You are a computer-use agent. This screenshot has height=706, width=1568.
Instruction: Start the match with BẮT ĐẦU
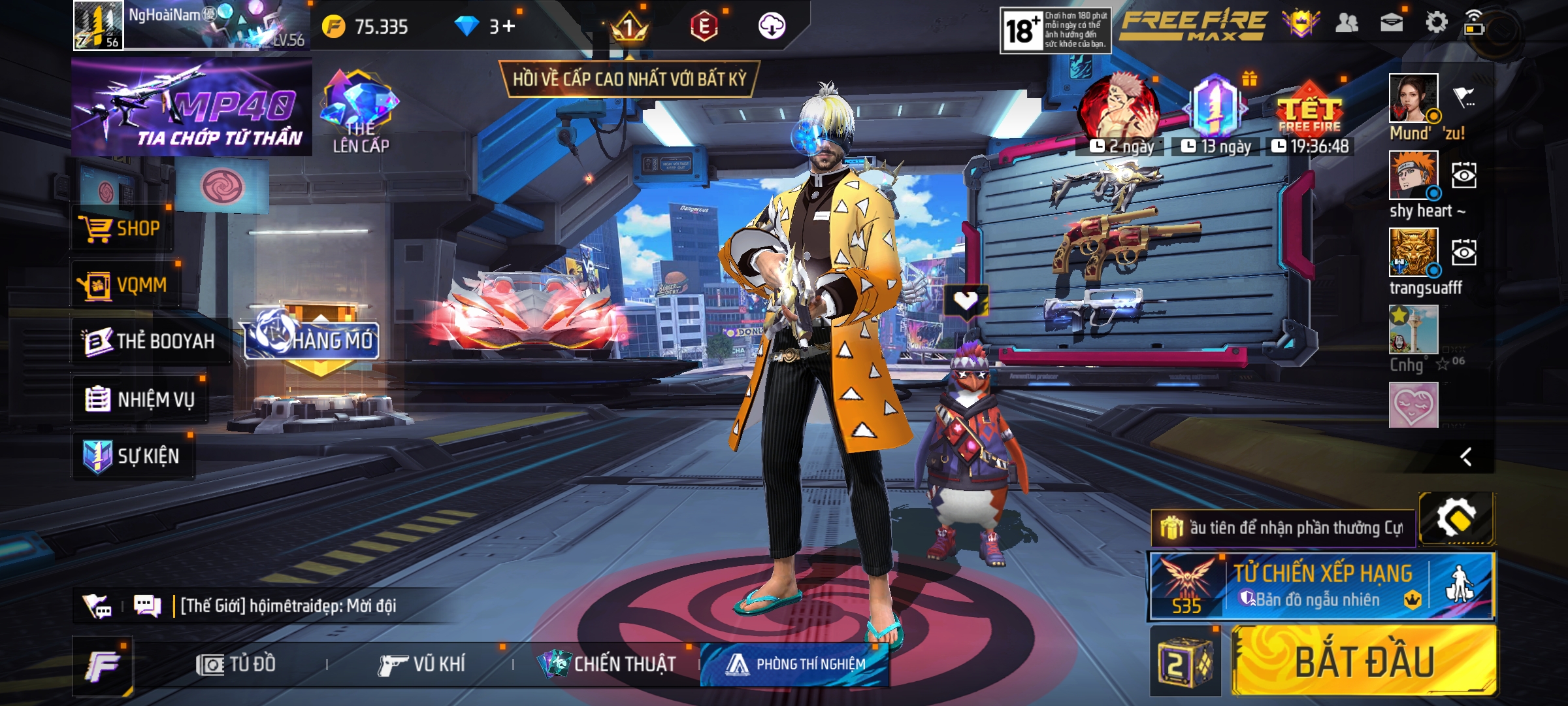pyautogui.click(x=1364, y=662)
